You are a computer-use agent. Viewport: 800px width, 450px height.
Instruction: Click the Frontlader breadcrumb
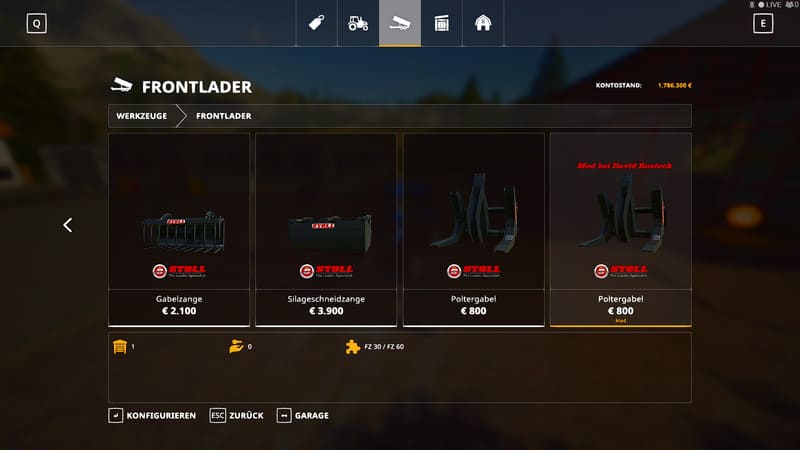tap(223, 116)
